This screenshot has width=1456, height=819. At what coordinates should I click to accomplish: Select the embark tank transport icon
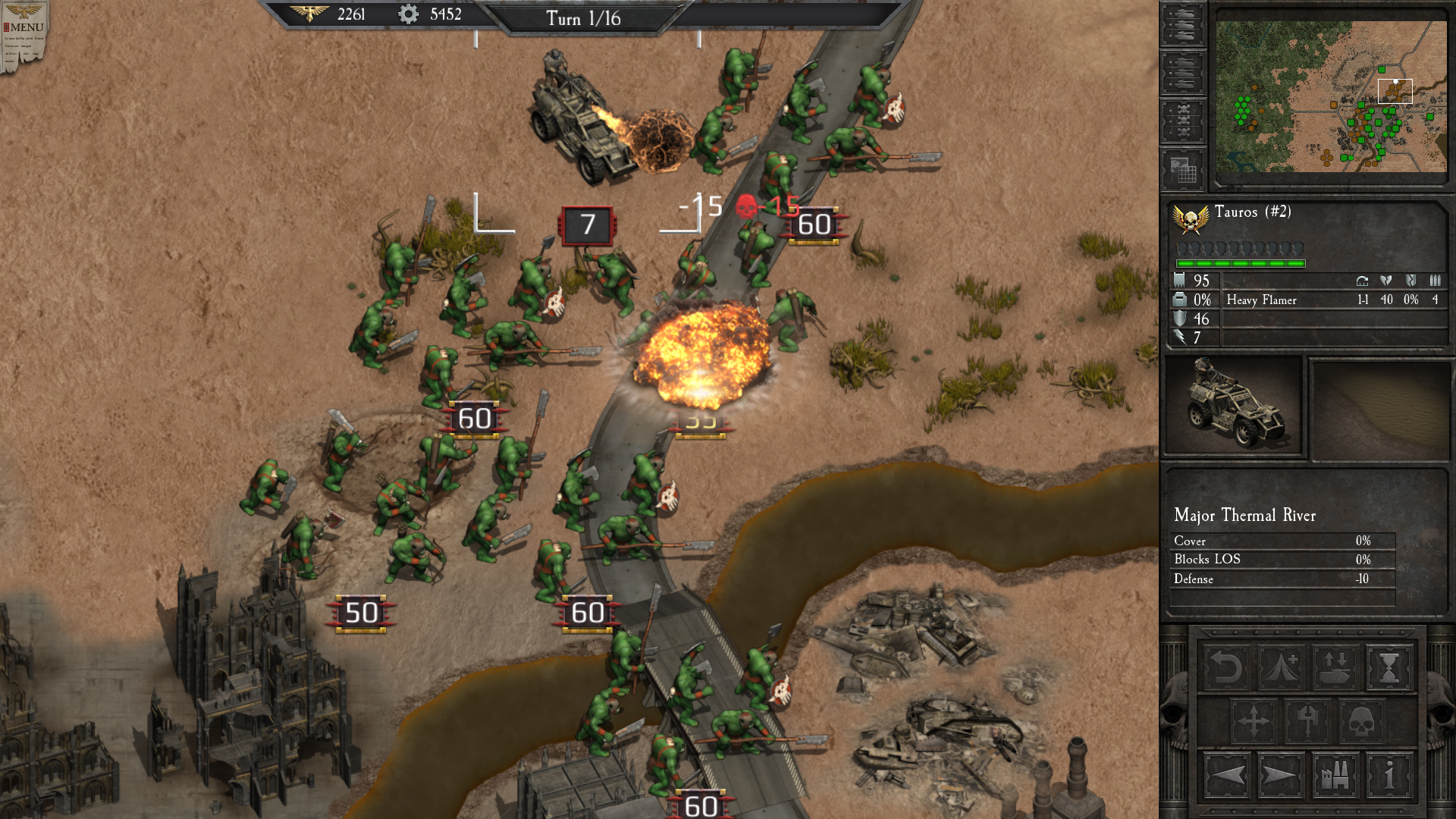click(1335, 667)
